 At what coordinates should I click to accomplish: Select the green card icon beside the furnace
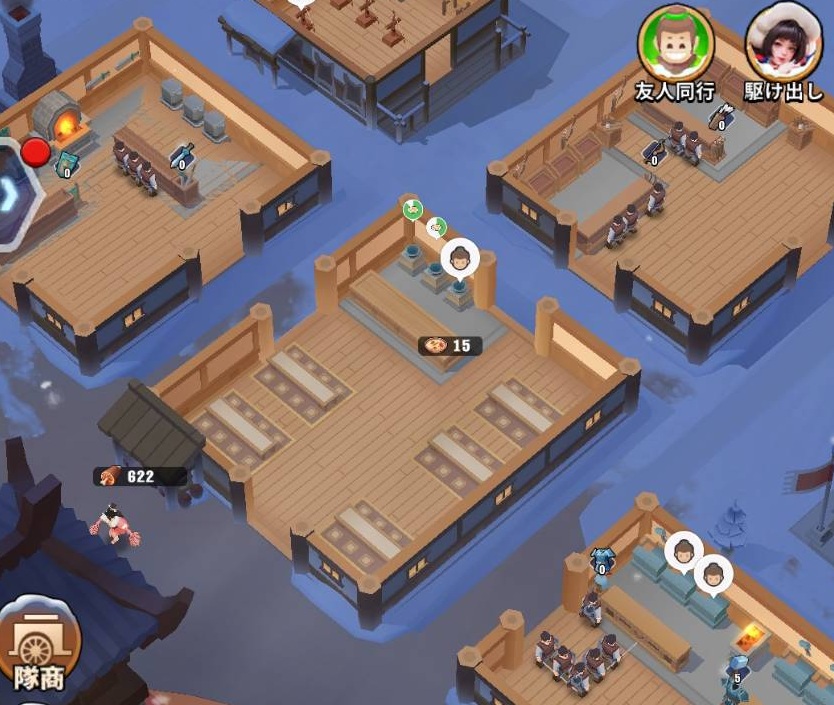click(66, 163)
